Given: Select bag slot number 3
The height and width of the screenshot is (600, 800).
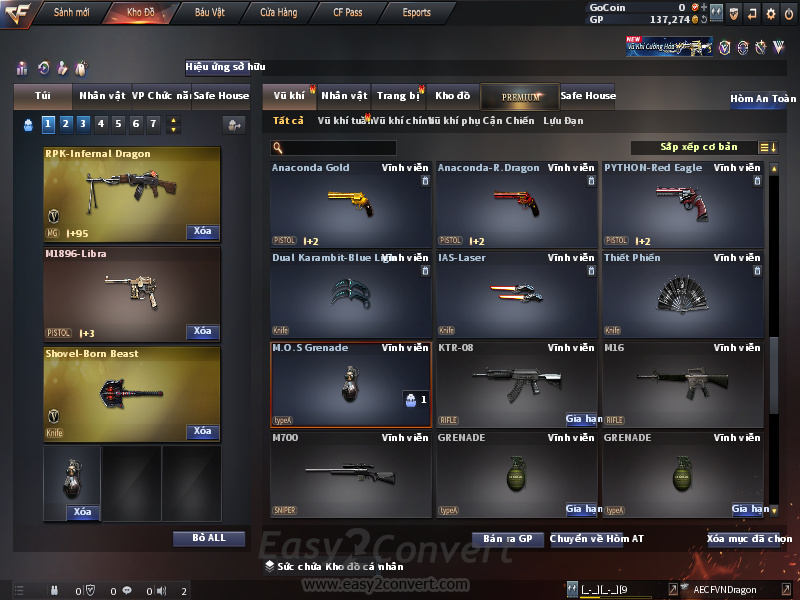Looking at the screenshot, I should 83,124.
